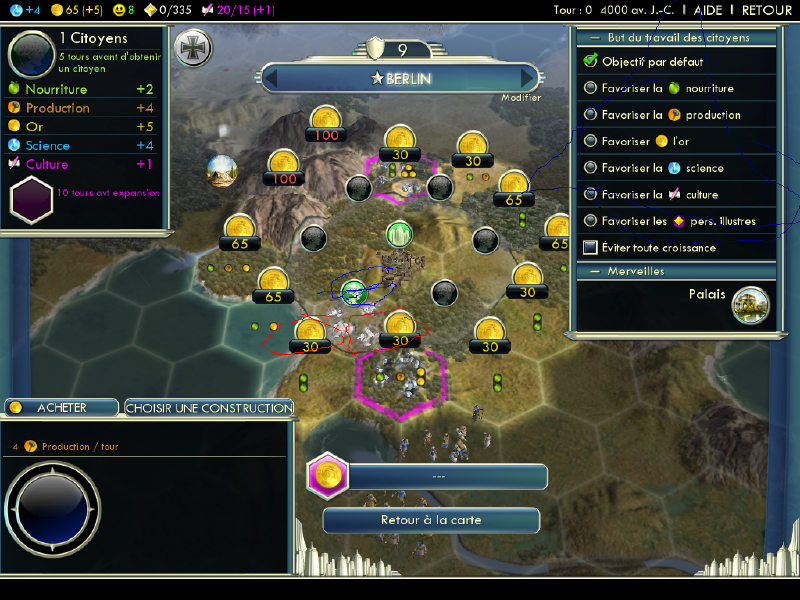Toggle Éviter toute croissance checkbox
800x600 pixels.
pyautogui.click(x=591, y=247)
